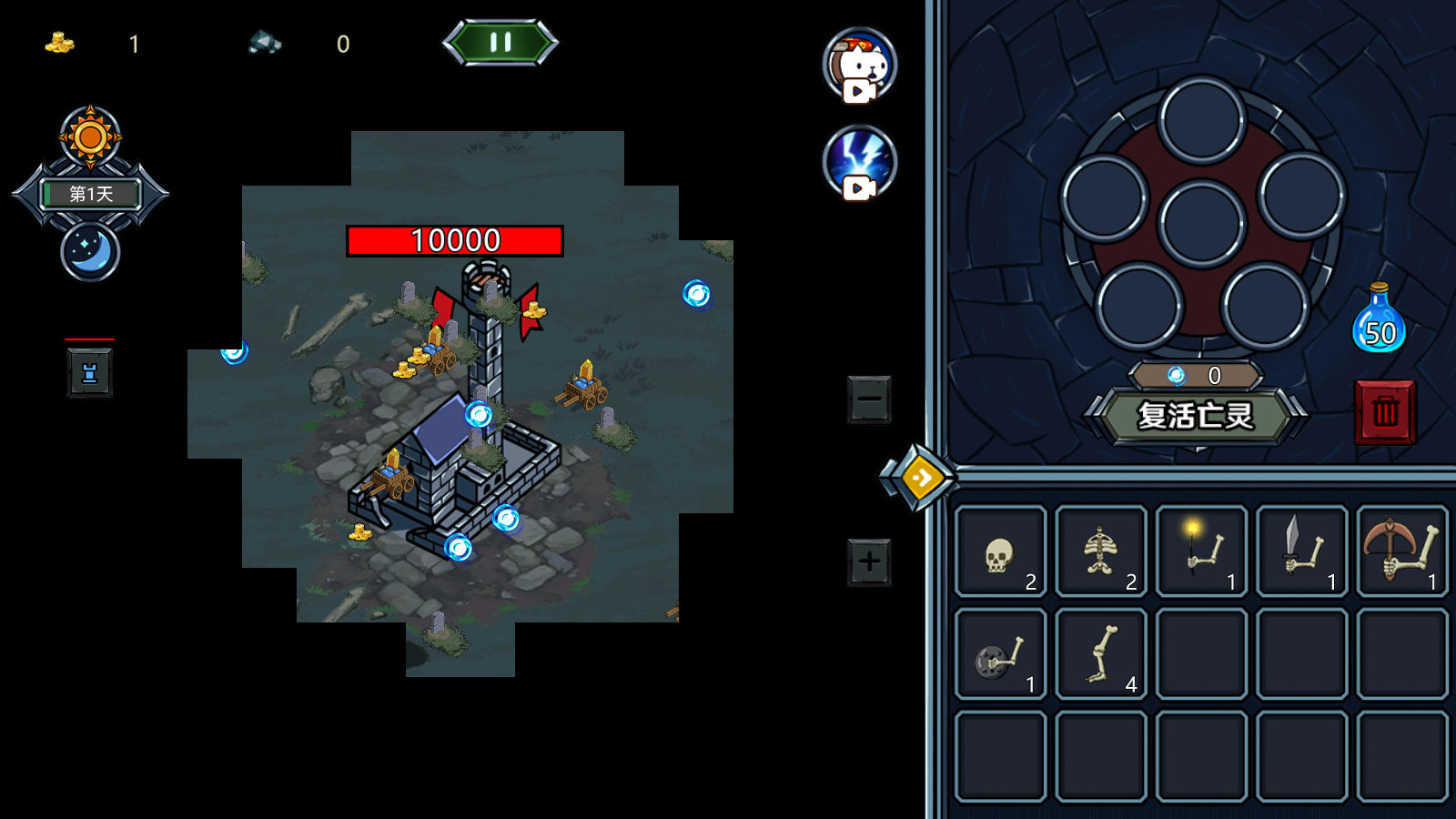Pick the glowing staff arm slot
This screenshot has height=819, width=1456.
click(1201, 552)
